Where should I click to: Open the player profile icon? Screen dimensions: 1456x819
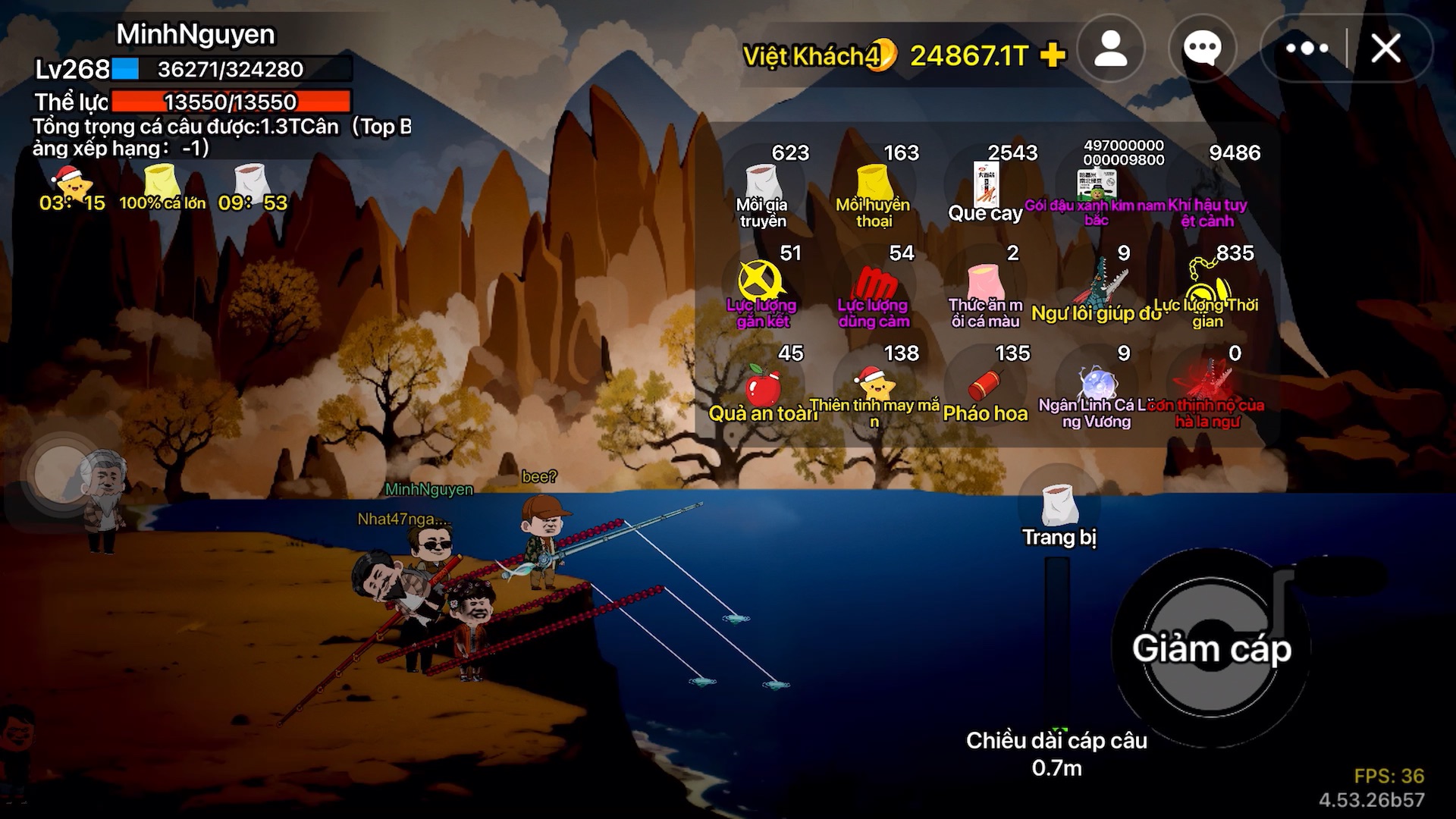coord(1111,49)
